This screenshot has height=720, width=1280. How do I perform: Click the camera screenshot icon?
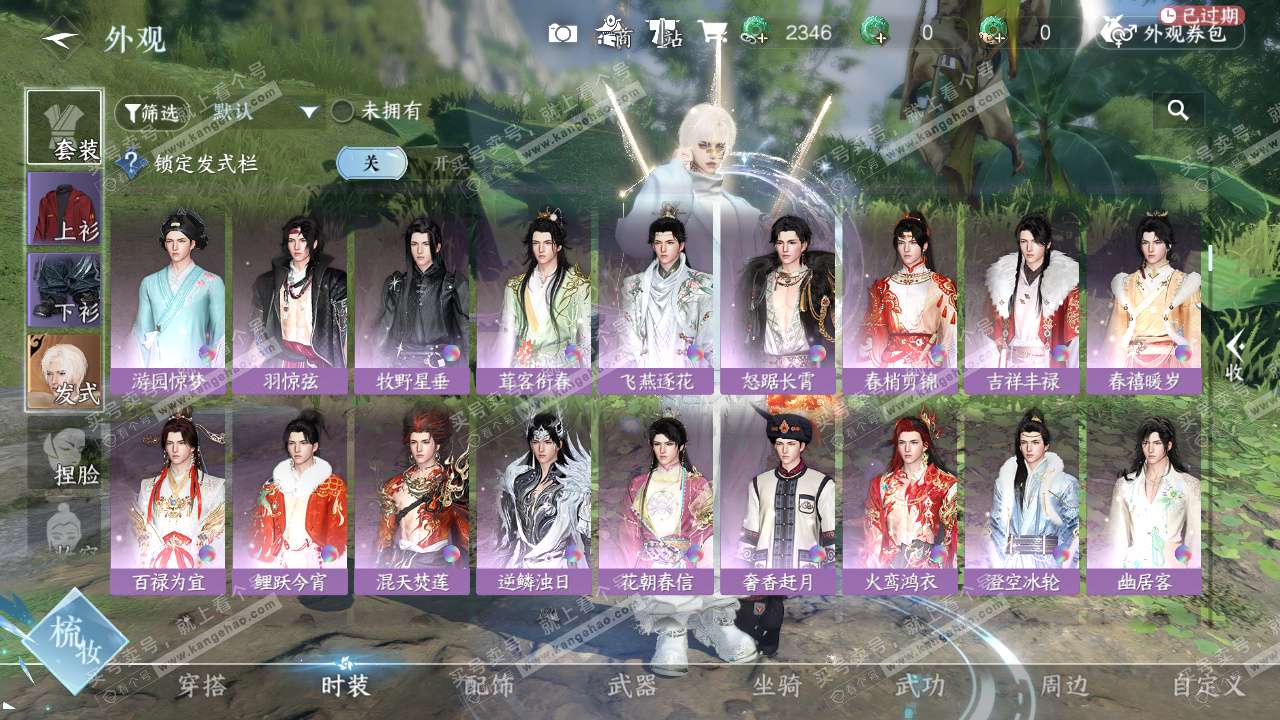563,33
